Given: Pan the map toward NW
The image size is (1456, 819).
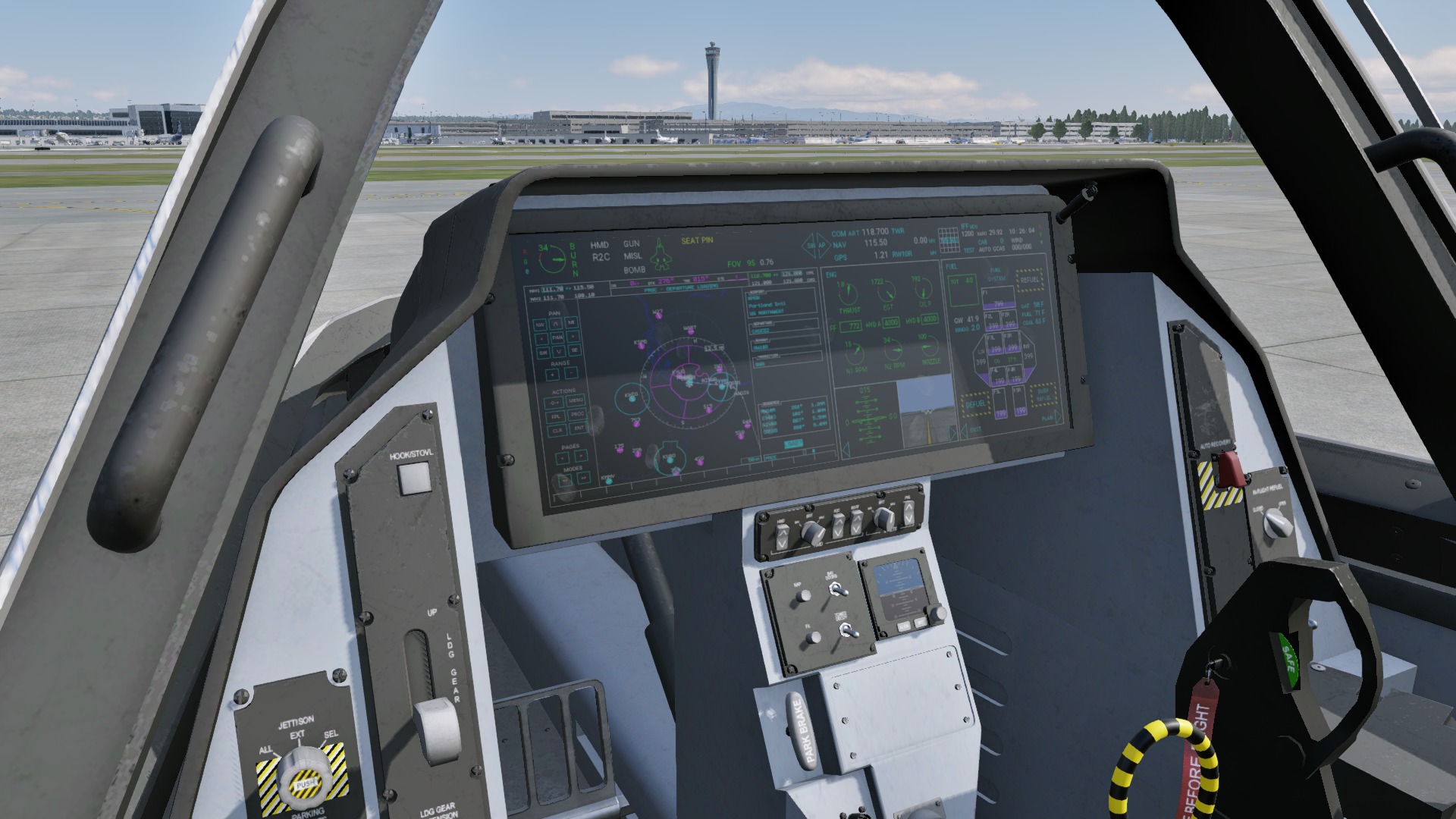Looking at the screenshot, I should (541, 324).
